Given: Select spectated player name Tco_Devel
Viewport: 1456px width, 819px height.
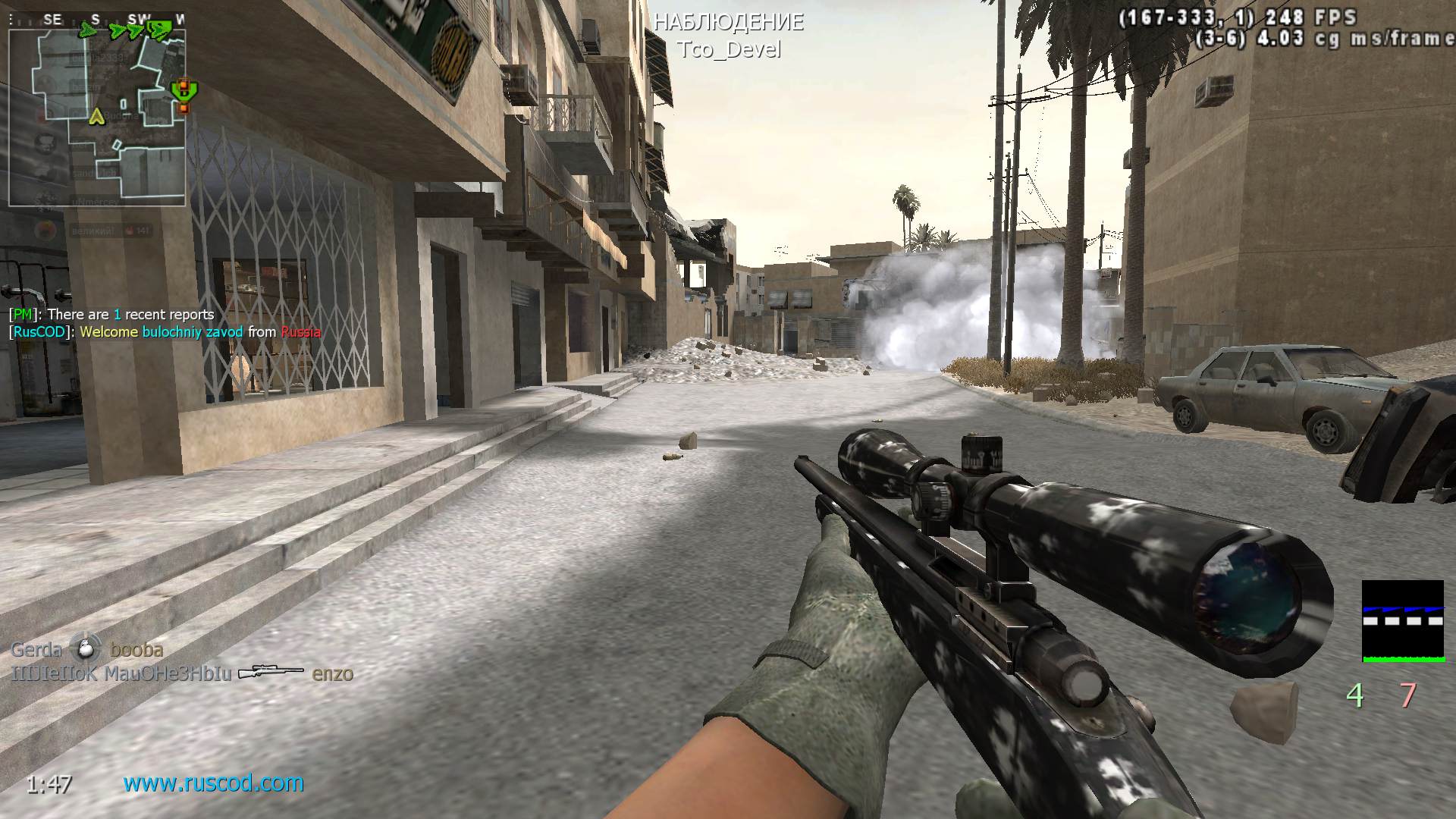Looking at the screenshot, I should 728,49.
